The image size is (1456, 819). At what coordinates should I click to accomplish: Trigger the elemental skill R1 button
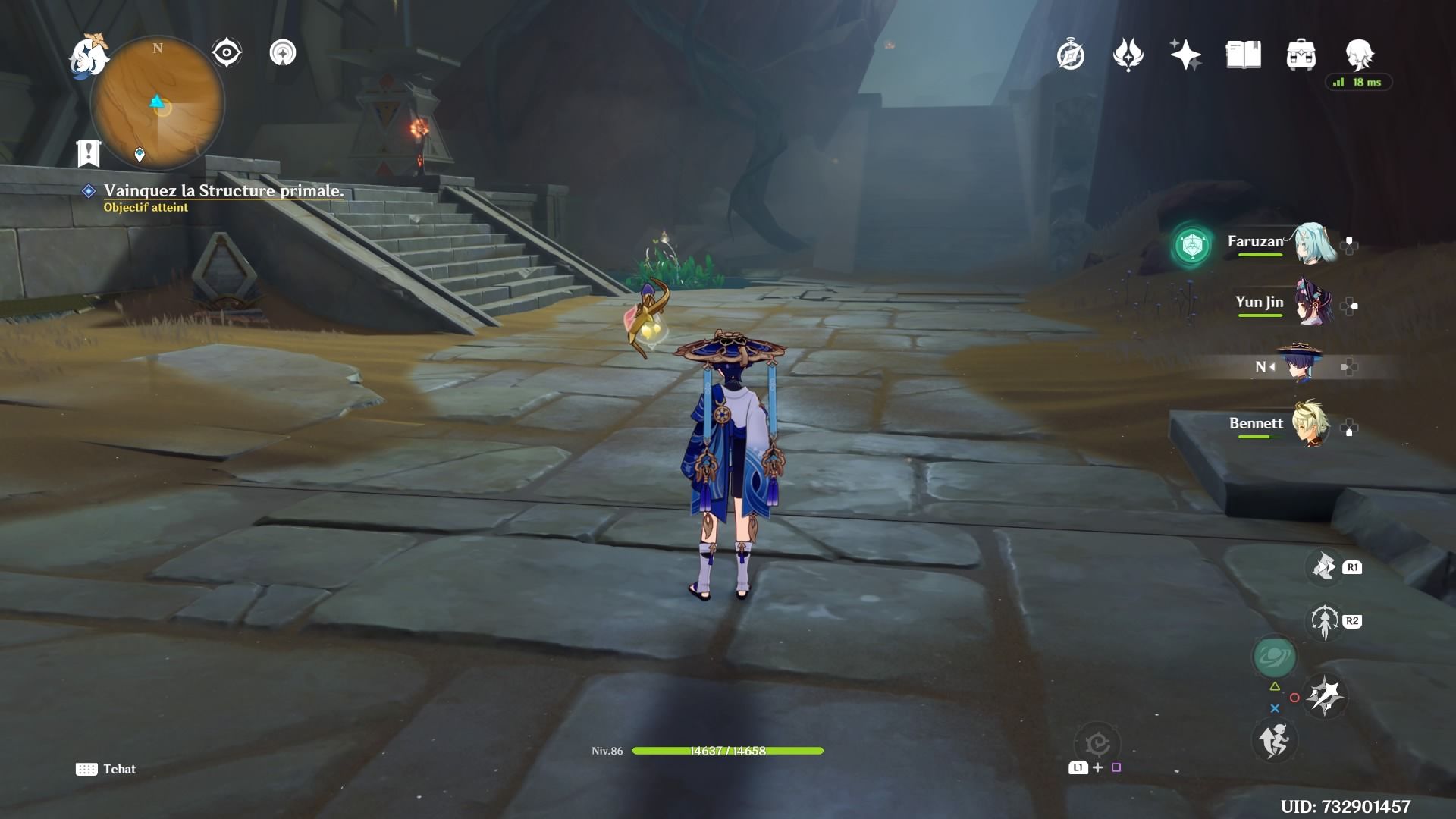point(1324,566)
